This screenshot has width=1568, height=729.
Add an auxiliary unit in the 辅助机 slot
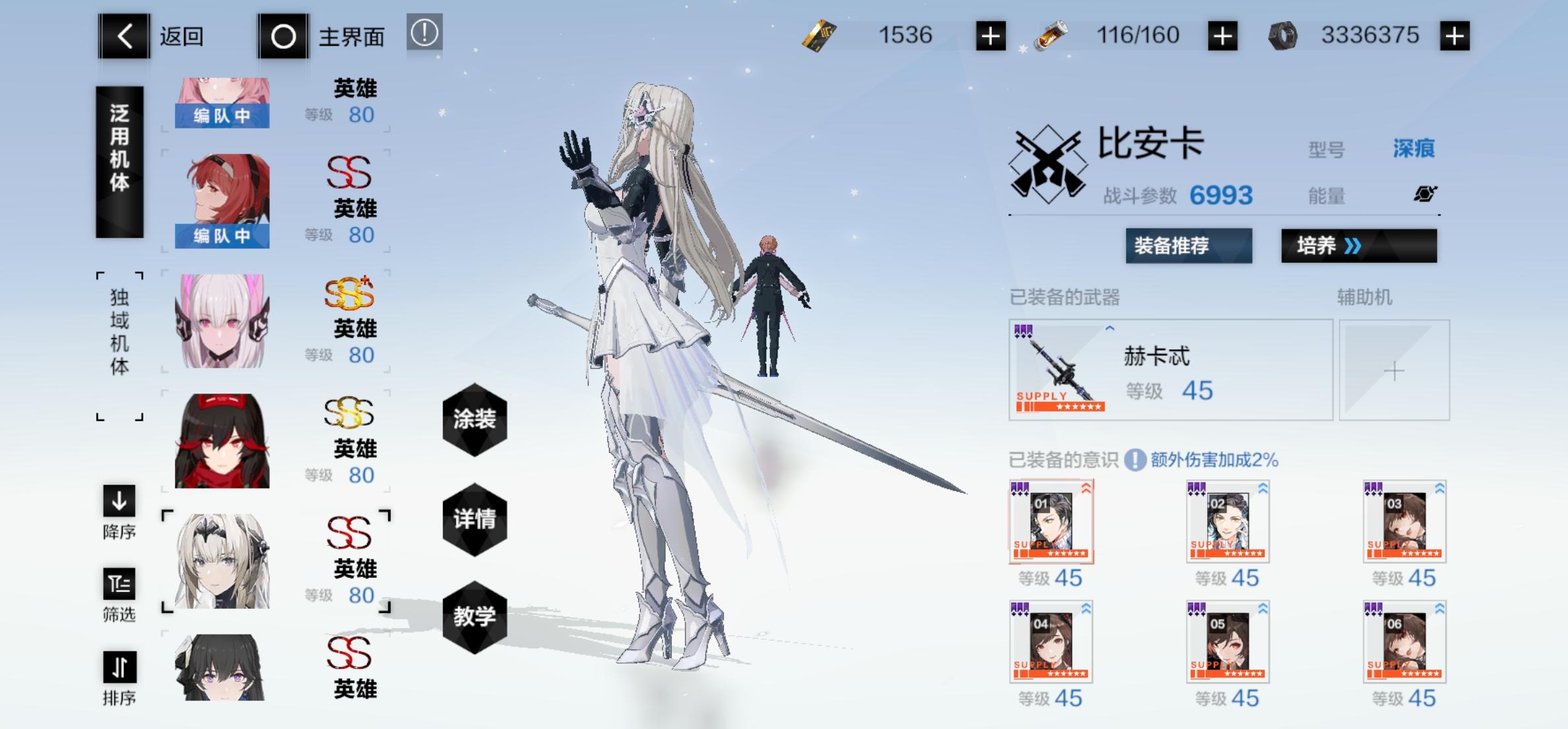(x=1394, y=371)
